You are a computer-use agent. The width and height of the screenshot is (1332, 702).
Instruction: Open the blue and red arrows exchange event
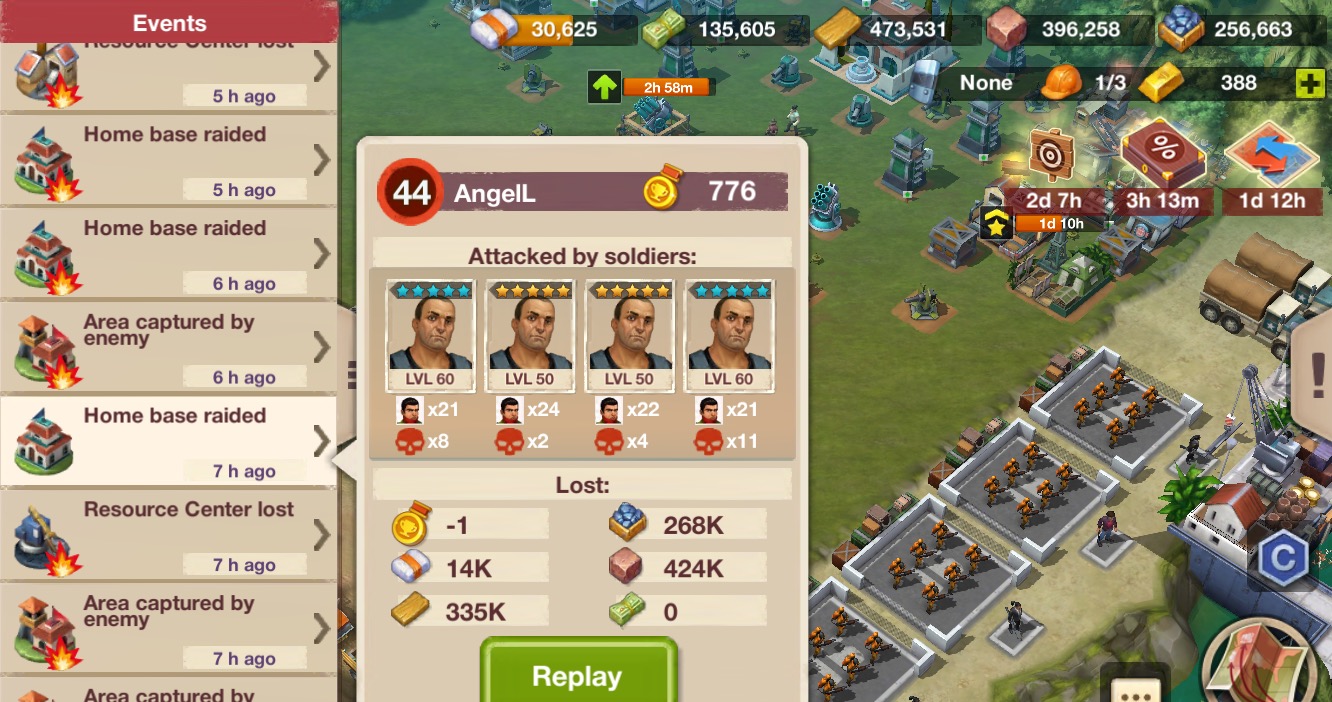coord(1272,156)
